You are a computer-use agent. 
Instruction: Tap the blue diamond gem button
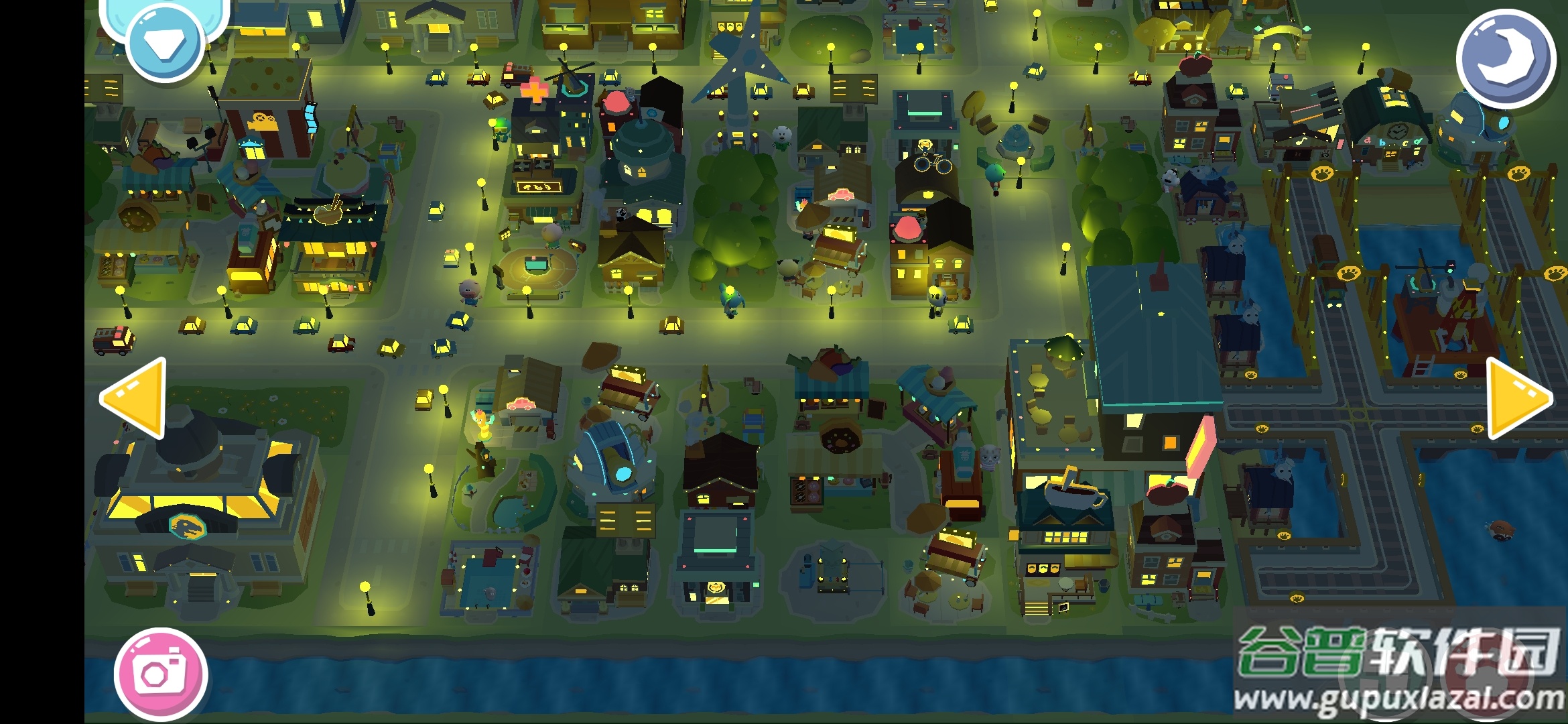165,44
